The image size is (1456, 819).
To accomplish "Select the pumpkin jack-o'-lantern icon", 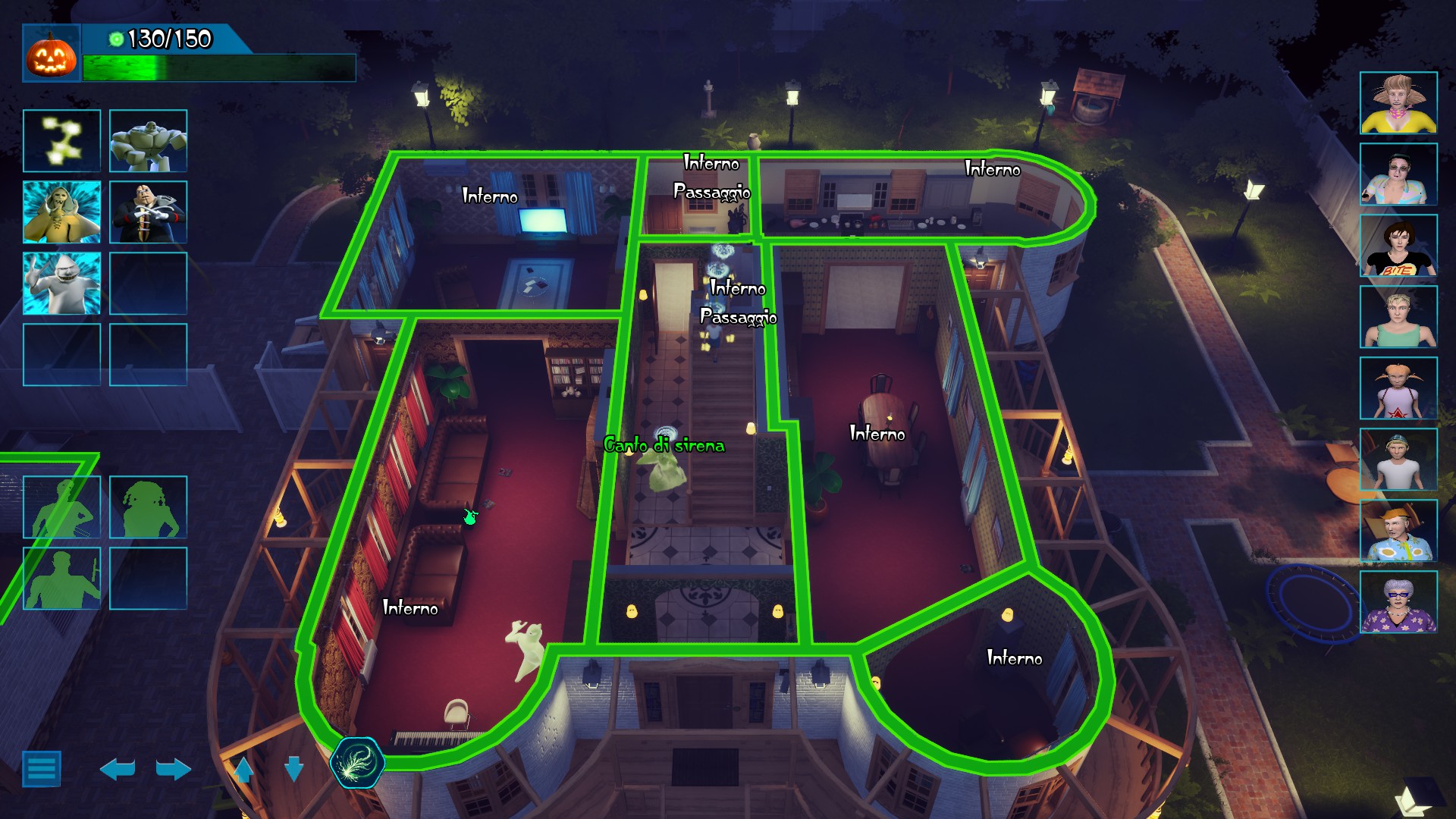I will (x=52, y=53).
